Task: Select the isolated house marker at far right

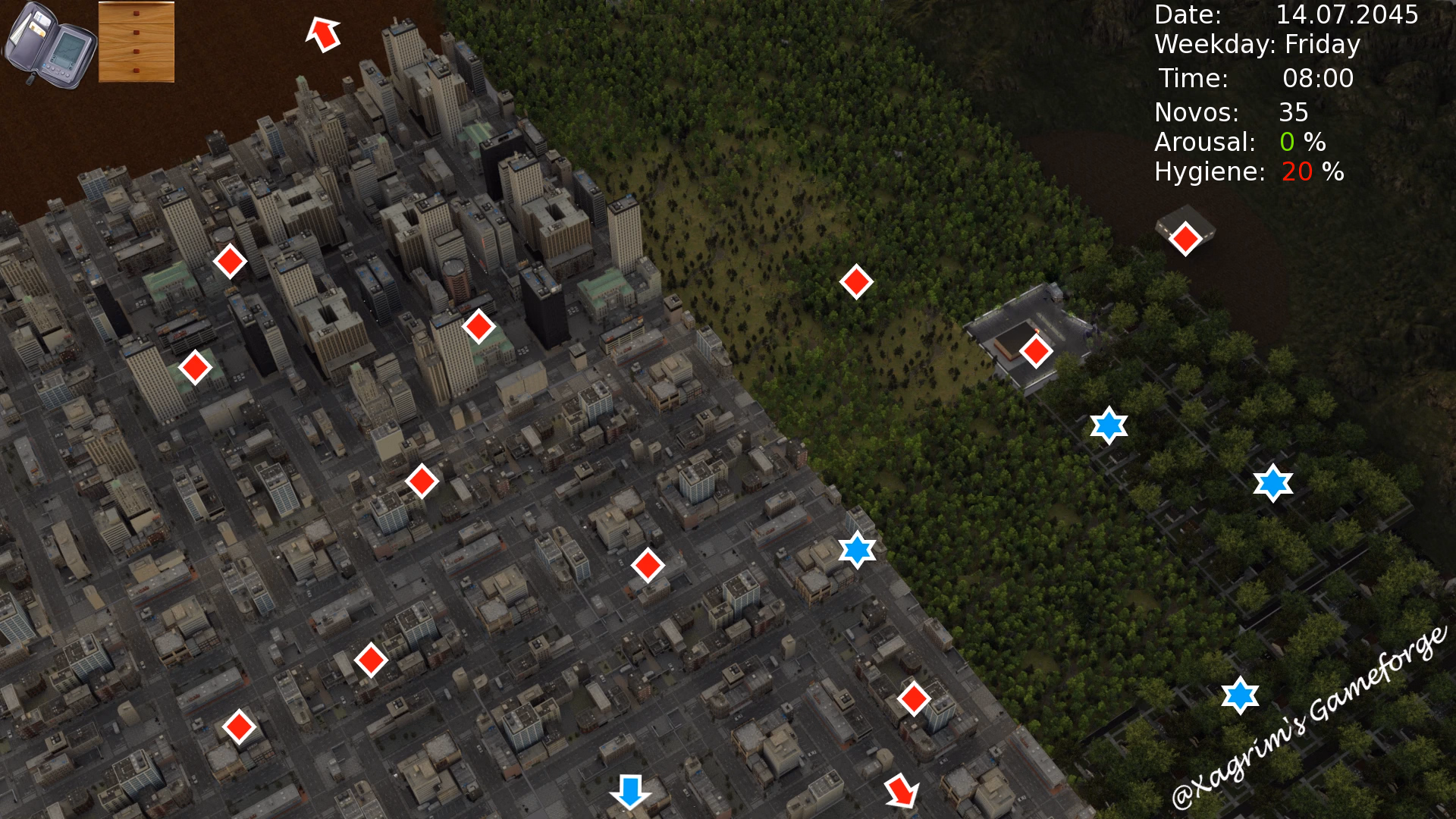Action: click(1187, 239)
